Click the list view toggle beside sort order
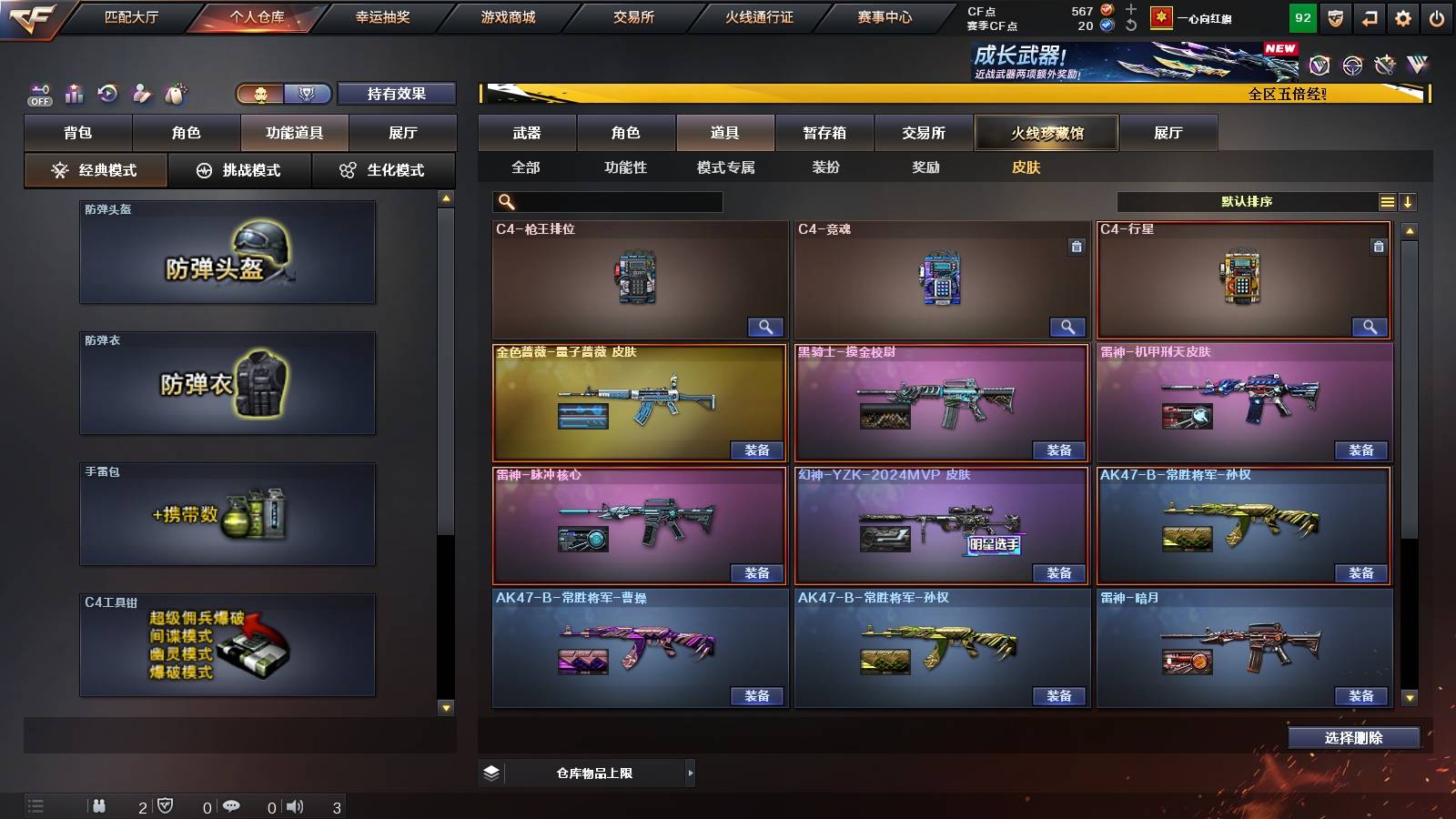Viewport: 1456px width, 819px height. click(1387, 201)
